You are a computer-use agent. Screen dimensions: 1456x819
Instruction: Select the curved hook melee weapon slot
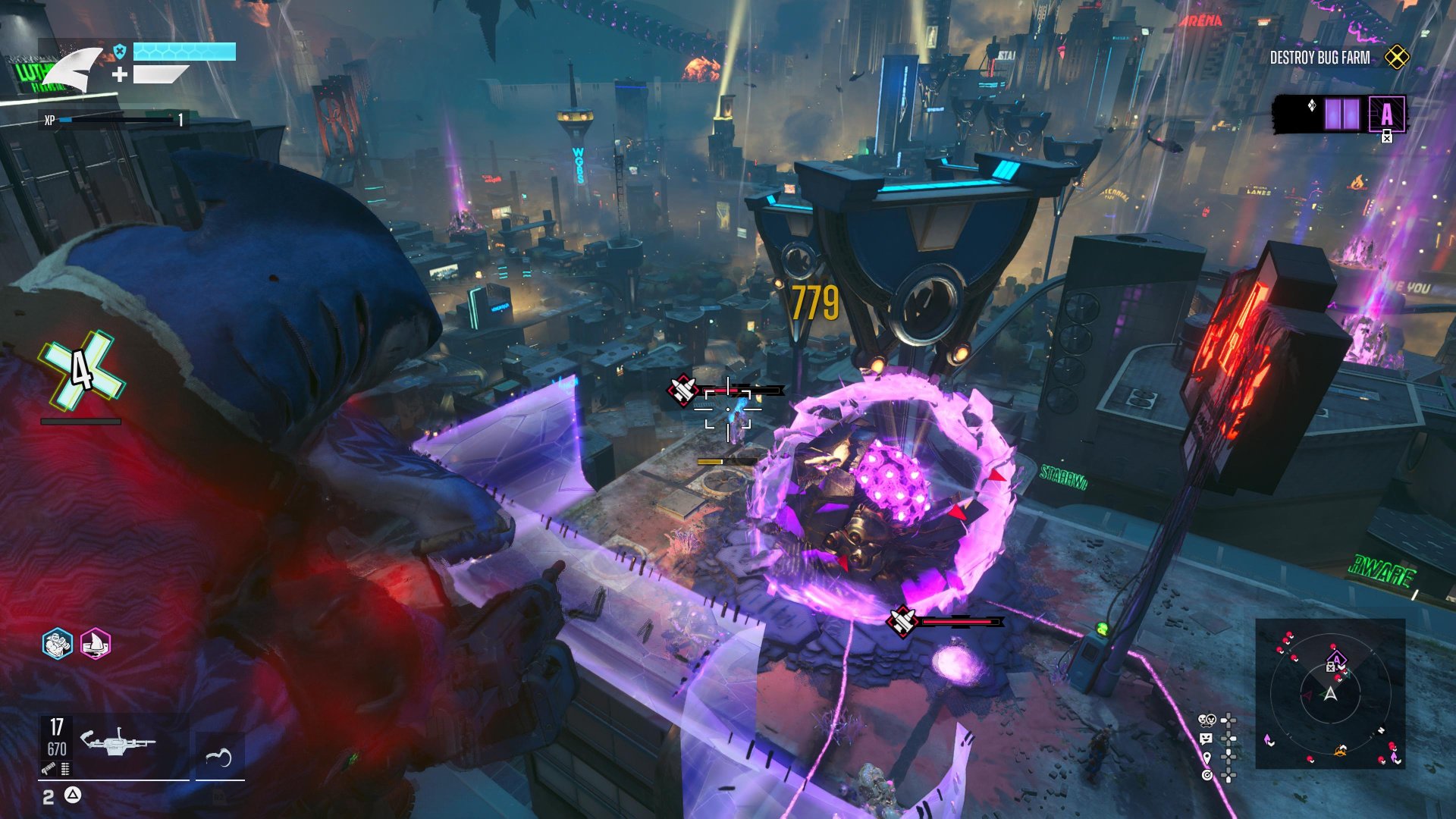point(218,756)
